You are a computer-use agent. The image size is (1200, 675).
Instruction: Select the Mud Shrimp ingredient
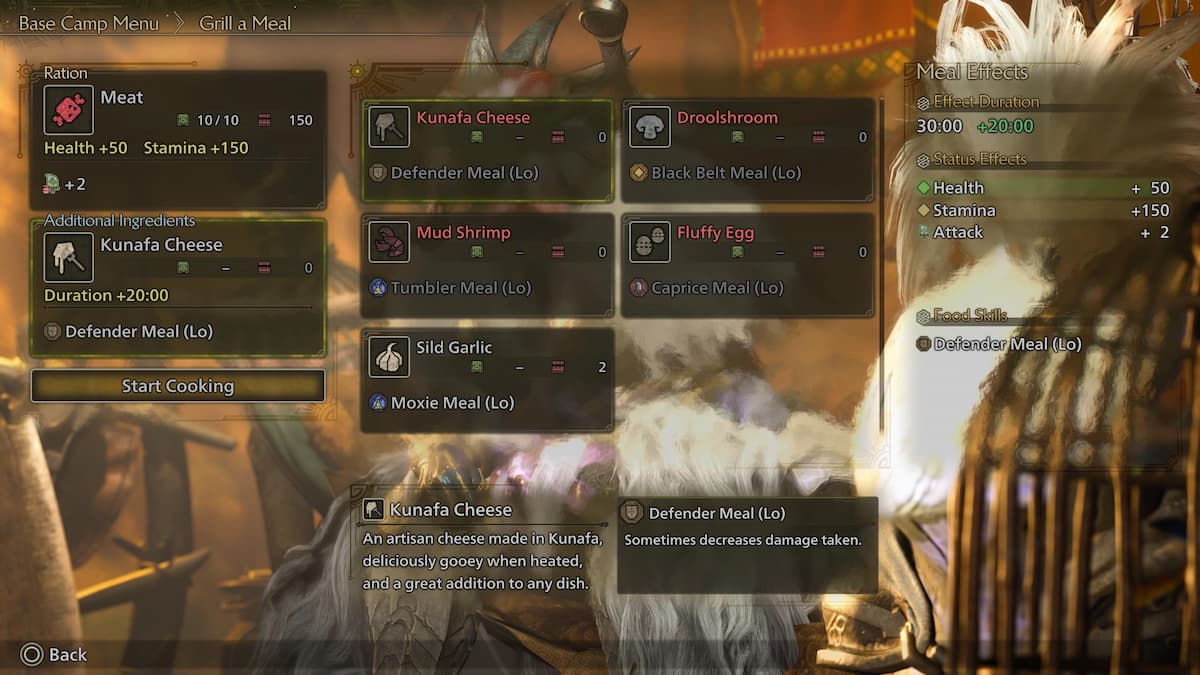(487, 264)
